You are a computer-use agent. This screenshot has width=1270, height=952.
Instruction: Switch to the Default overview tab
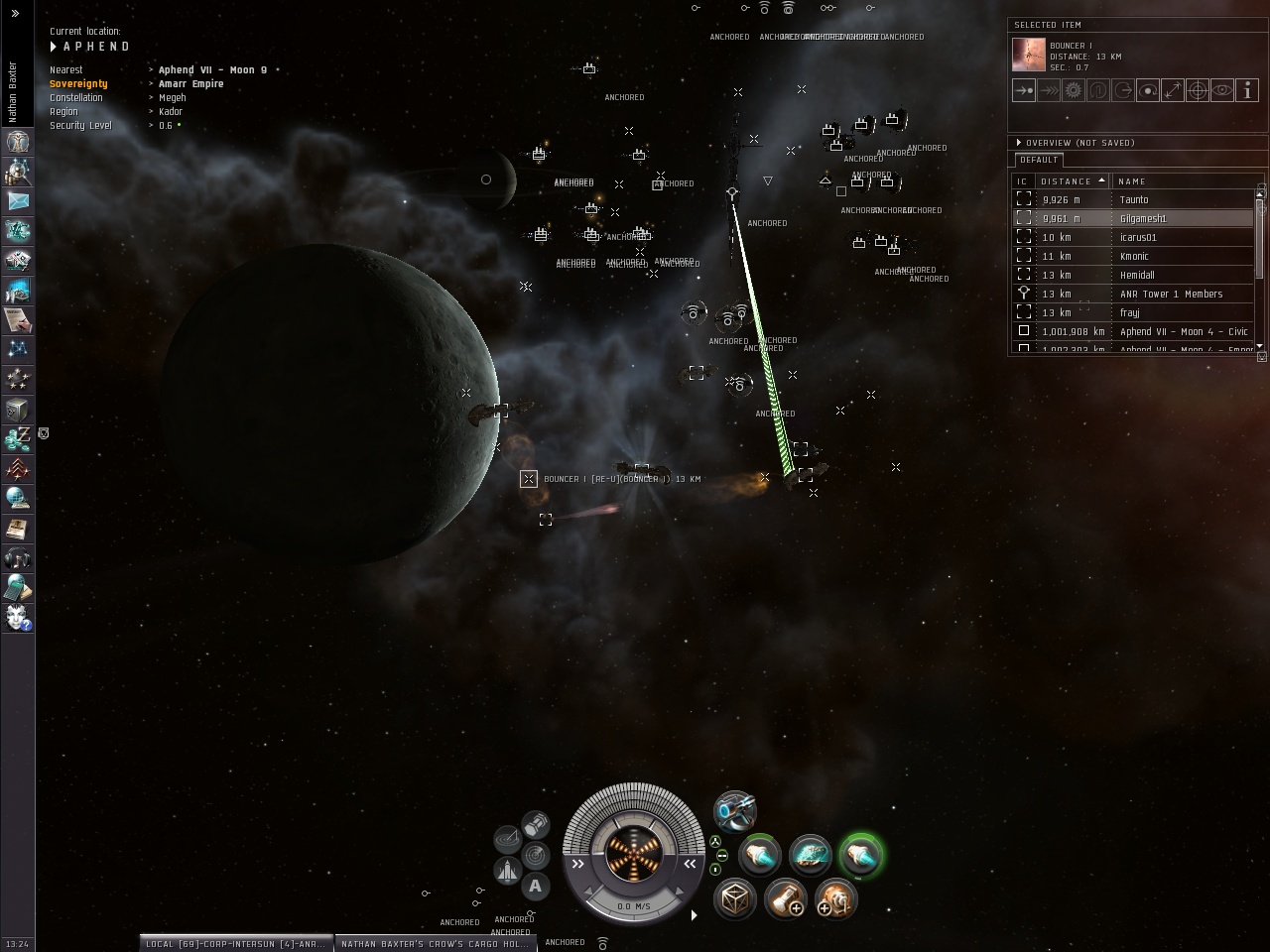(x=1039, y=160)
